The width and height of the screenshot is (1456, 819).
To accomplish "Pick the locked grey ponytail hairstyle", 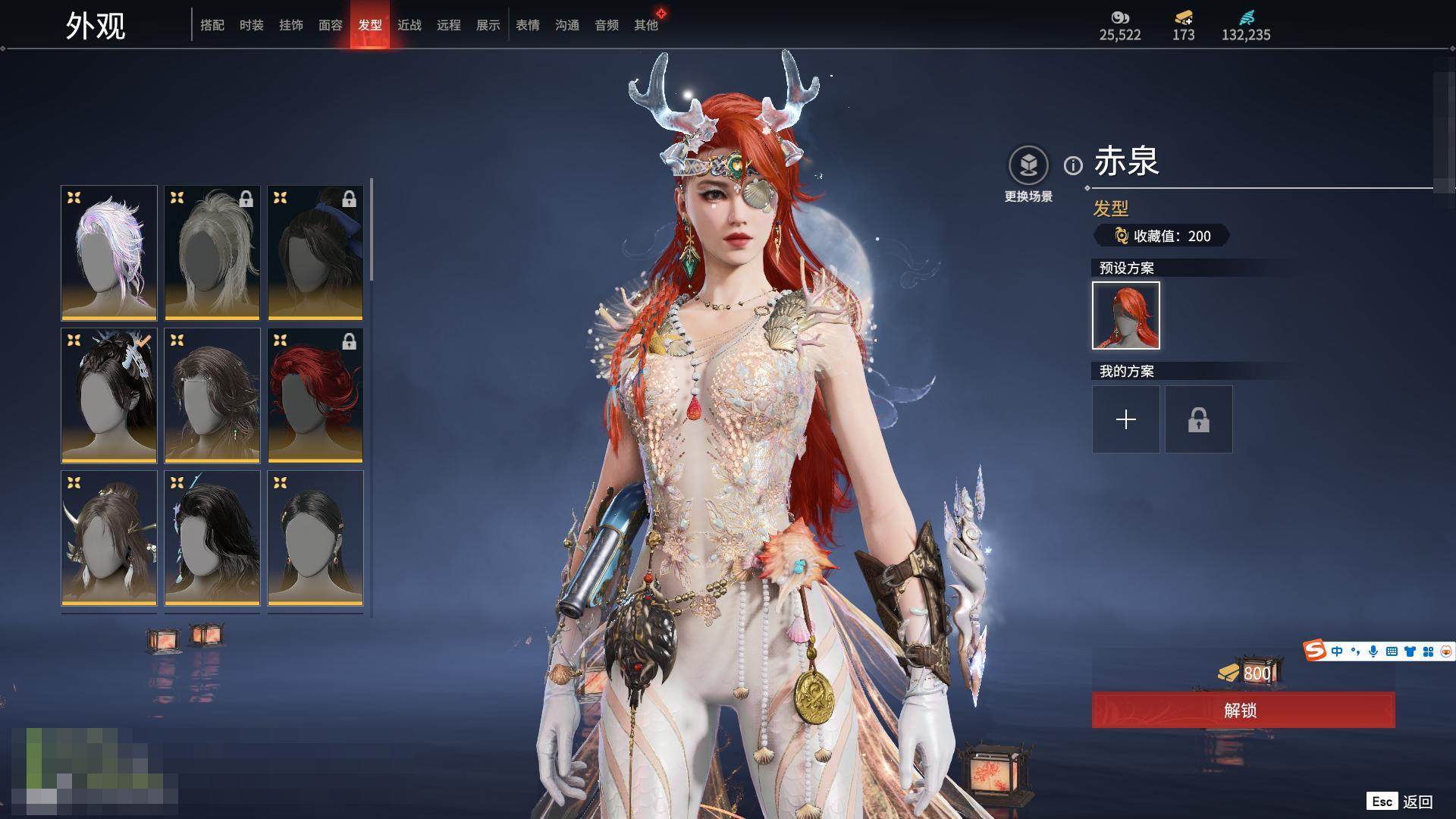I will (x=212, y=253).
